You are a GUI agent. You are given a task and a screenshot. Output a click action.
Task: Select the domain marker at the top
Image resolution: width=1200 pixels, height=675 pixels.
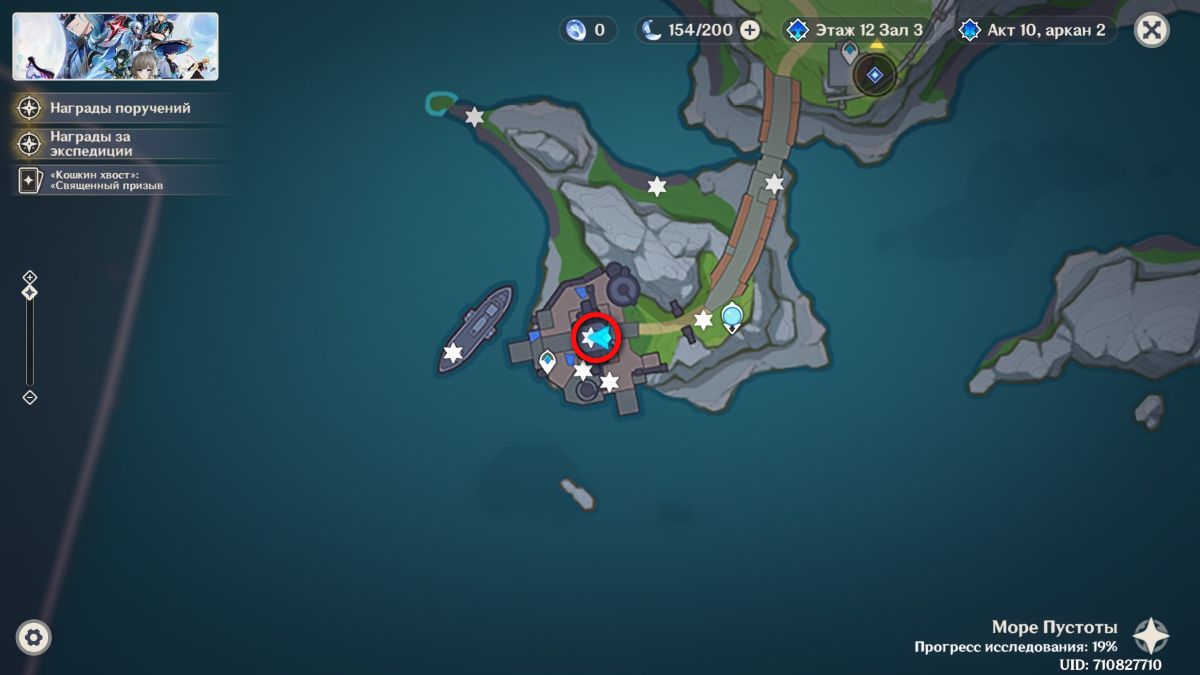(x=874, y=74)
